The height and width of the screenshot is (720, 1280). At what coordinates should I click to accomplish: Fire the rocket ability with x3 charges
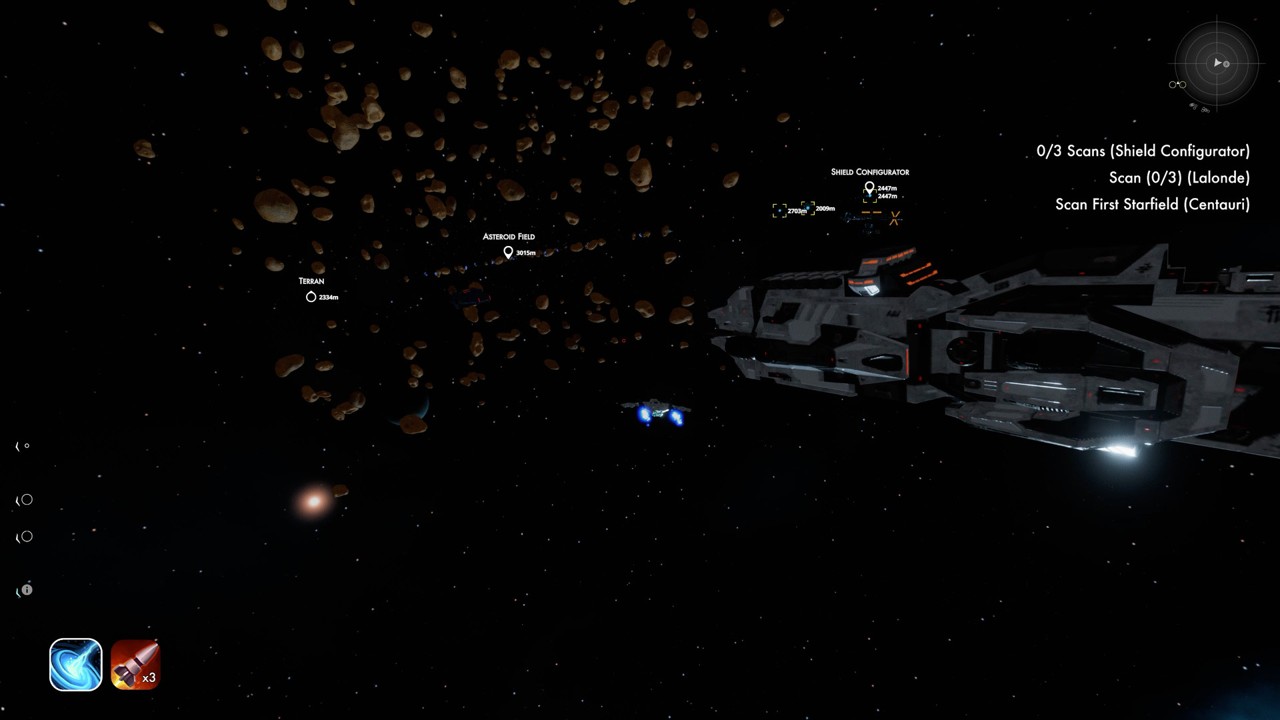point(135,665)
